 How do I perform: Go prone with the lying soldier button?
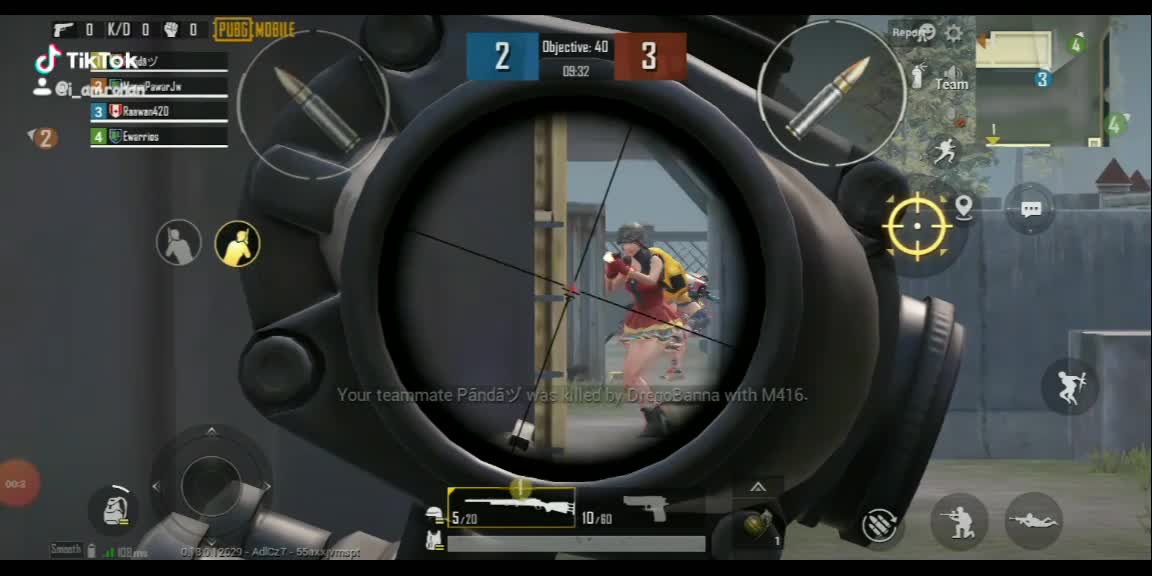coord(1033,520)
